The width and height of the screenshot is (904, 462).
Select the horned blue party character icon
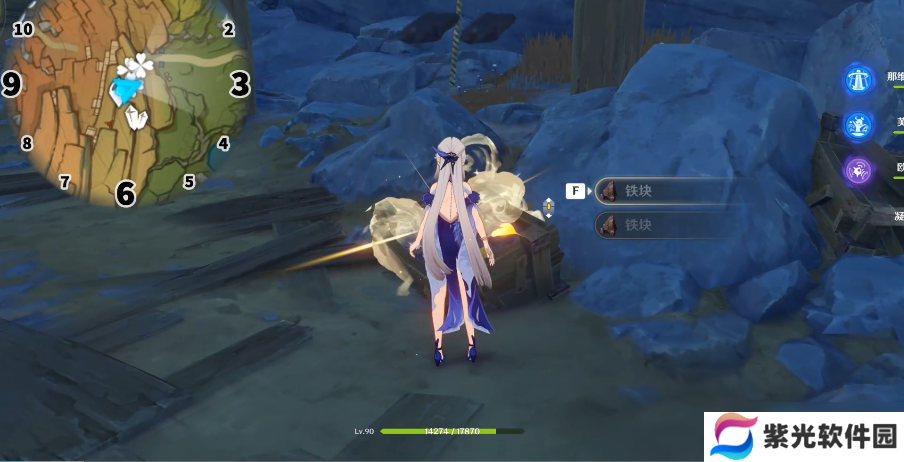858,125
